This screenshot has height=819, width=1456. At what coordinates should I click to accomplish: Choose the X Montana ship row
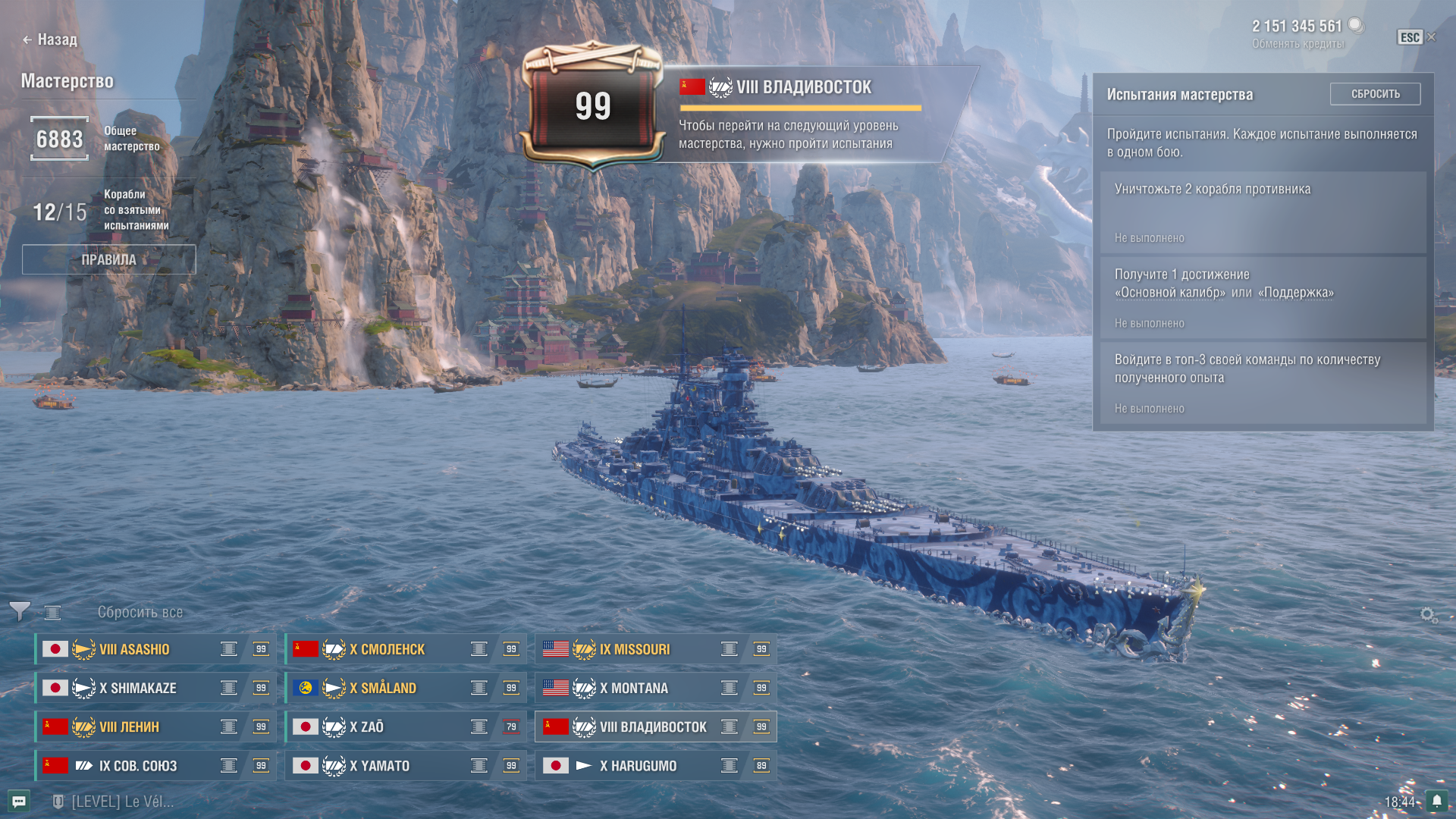[656, 688]
